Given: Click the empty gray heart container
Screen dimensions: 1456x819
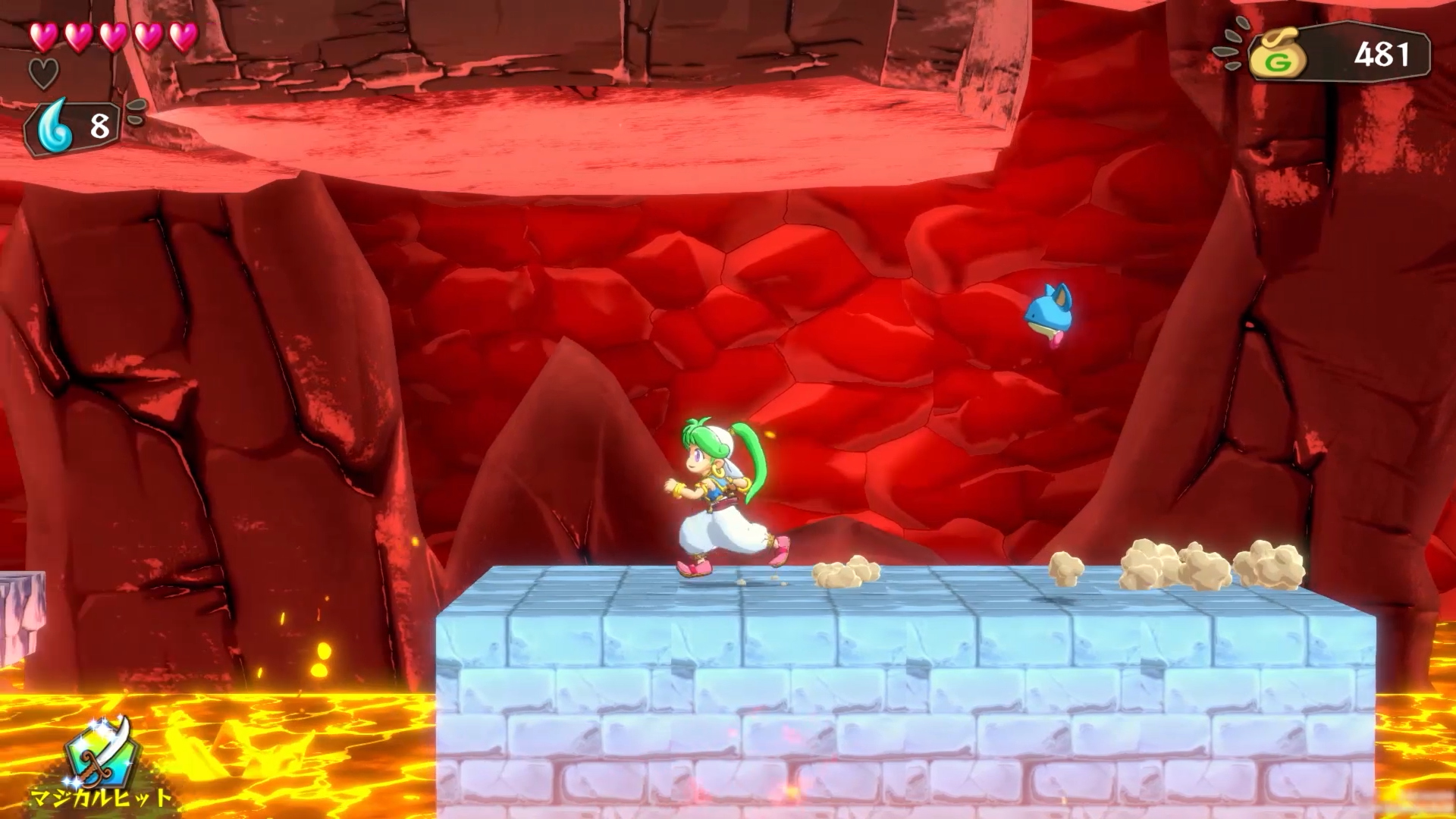Looking at the screenshot, I should (x=44, y=72).
